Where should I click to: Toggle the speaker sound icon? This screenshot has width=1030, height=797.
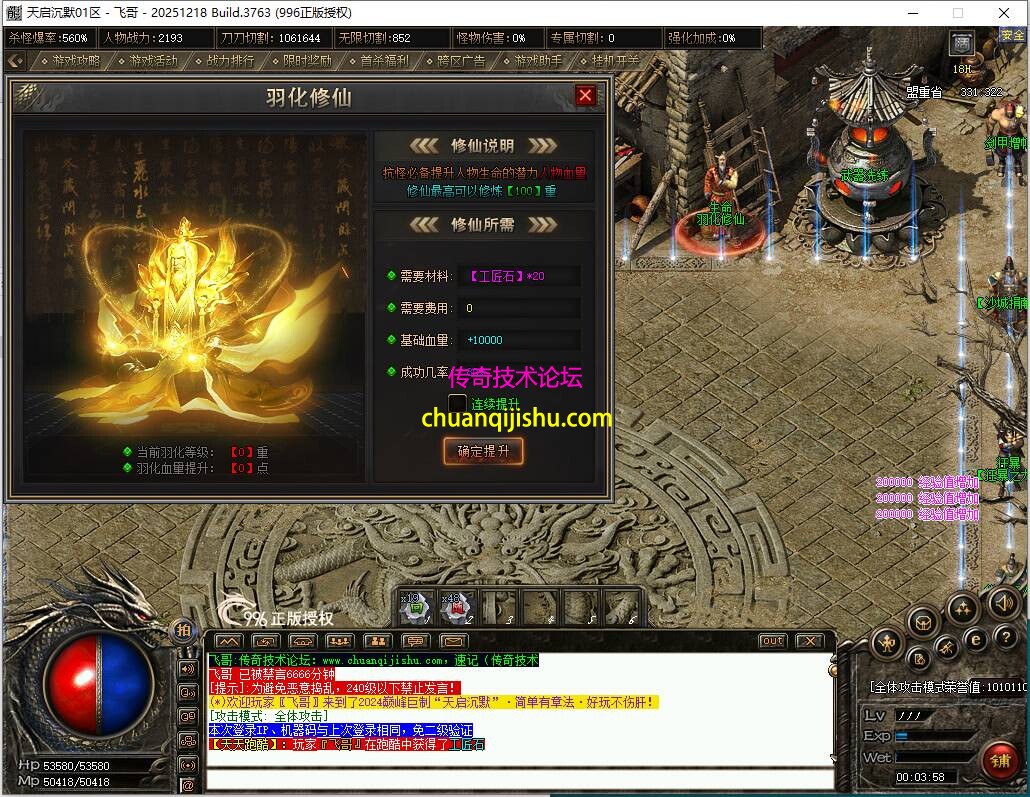pyautogui.click(x=1003, y=603)
